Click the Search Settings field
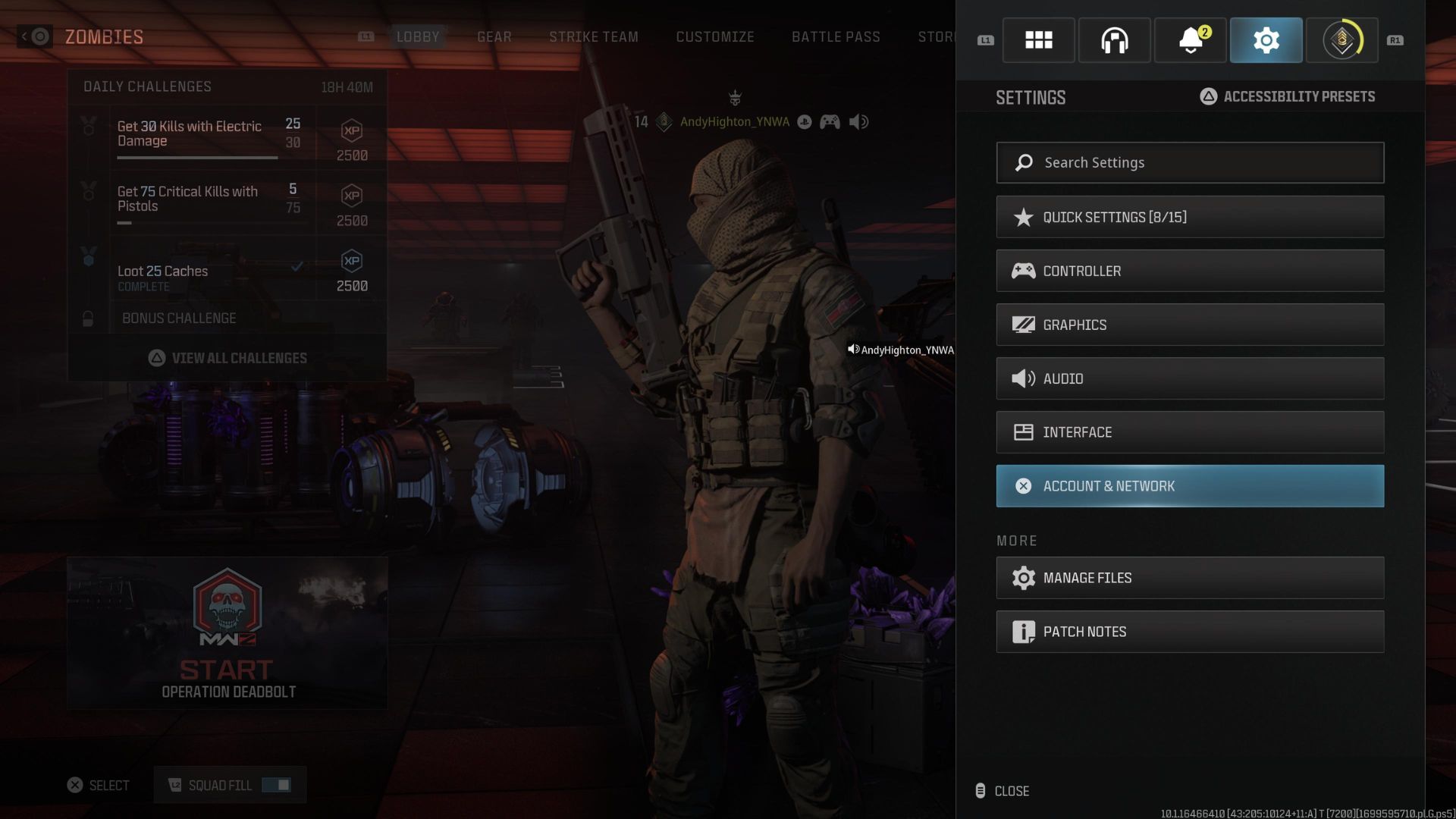The image size is (1456, 819). (x=1189, y=162)
